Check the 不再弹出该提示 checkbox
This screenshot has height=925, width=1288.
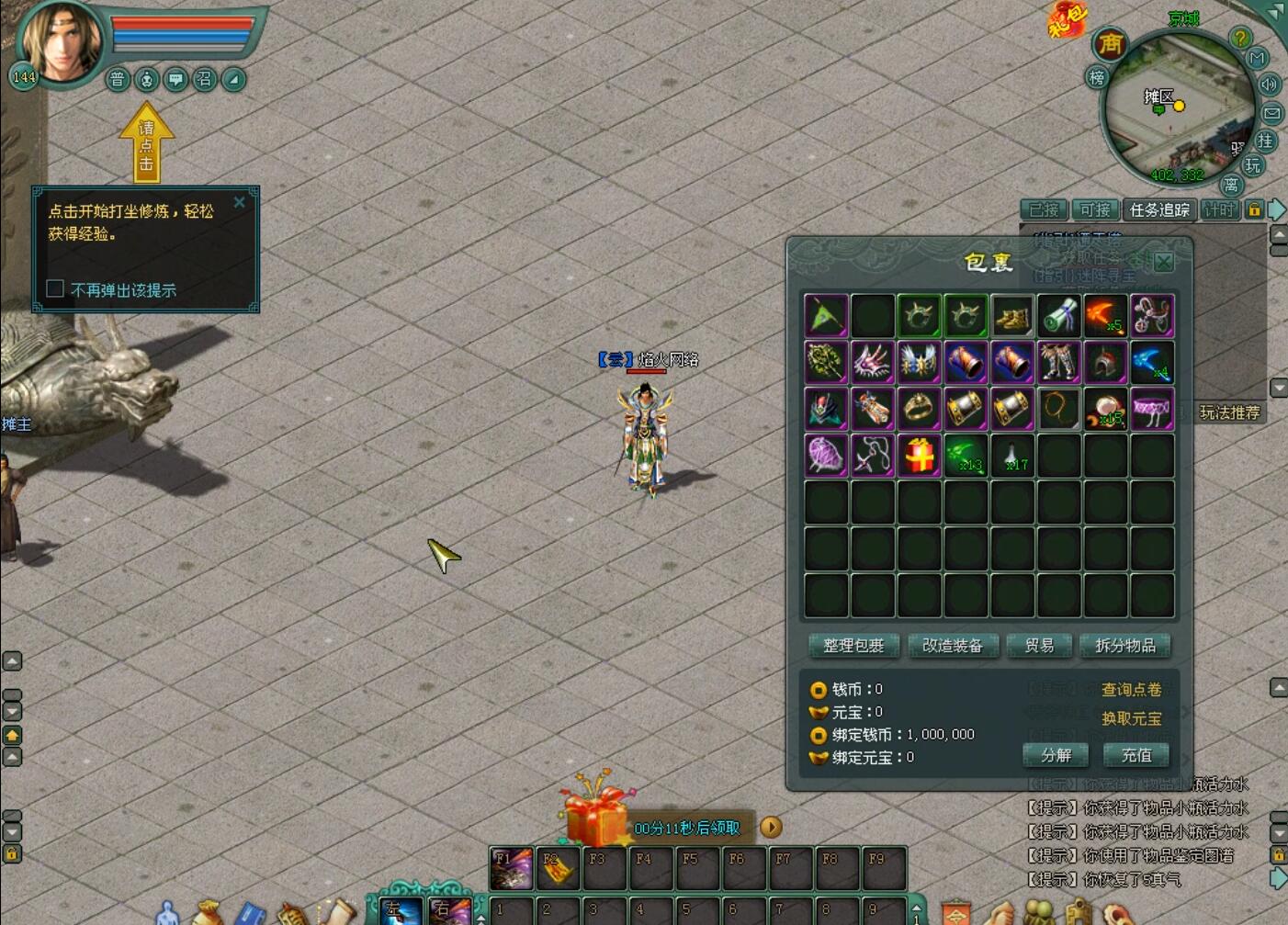[54, 288]
